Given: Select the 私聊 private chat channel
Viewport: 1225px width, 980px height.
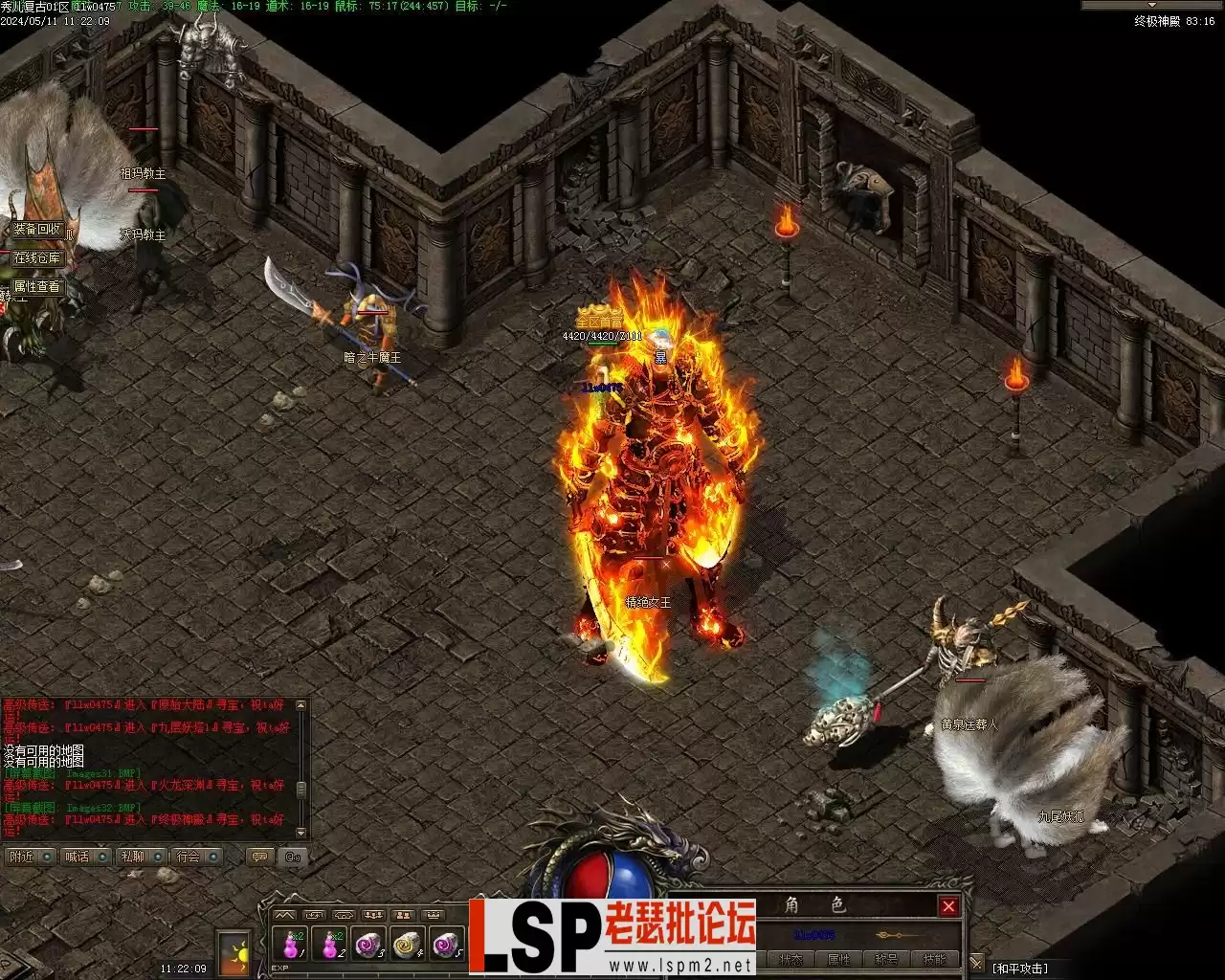Looking at the screenshot, I should coord(141,857).
